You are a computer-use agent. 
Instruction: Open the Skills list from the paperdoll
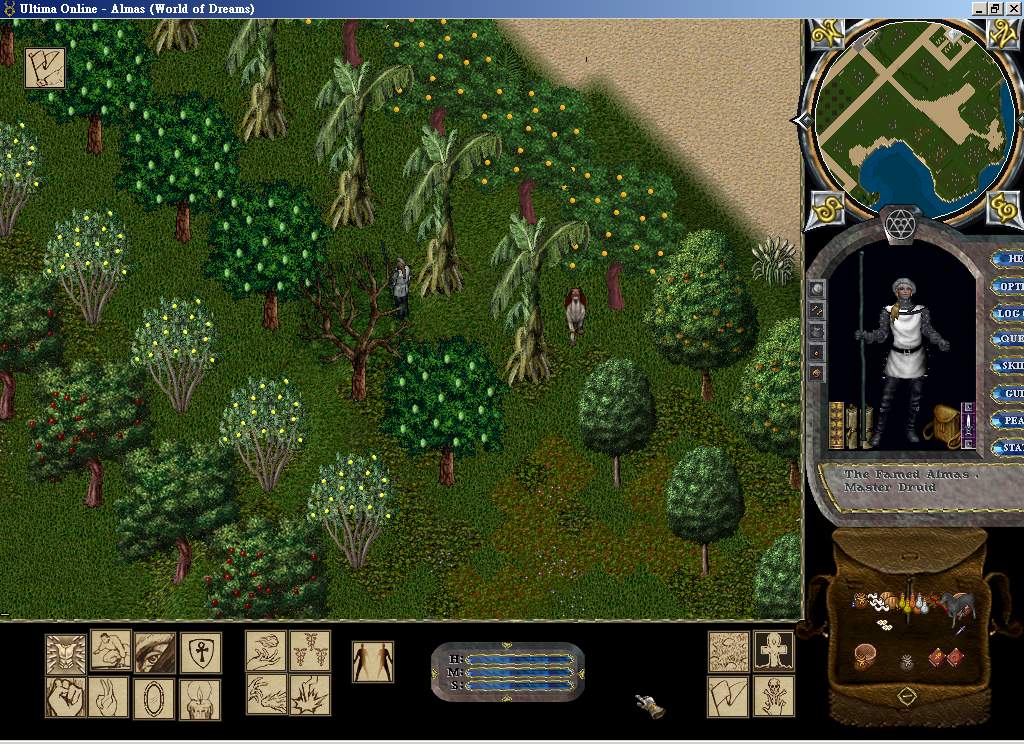pyautogui.click(x=1010, y=367)
